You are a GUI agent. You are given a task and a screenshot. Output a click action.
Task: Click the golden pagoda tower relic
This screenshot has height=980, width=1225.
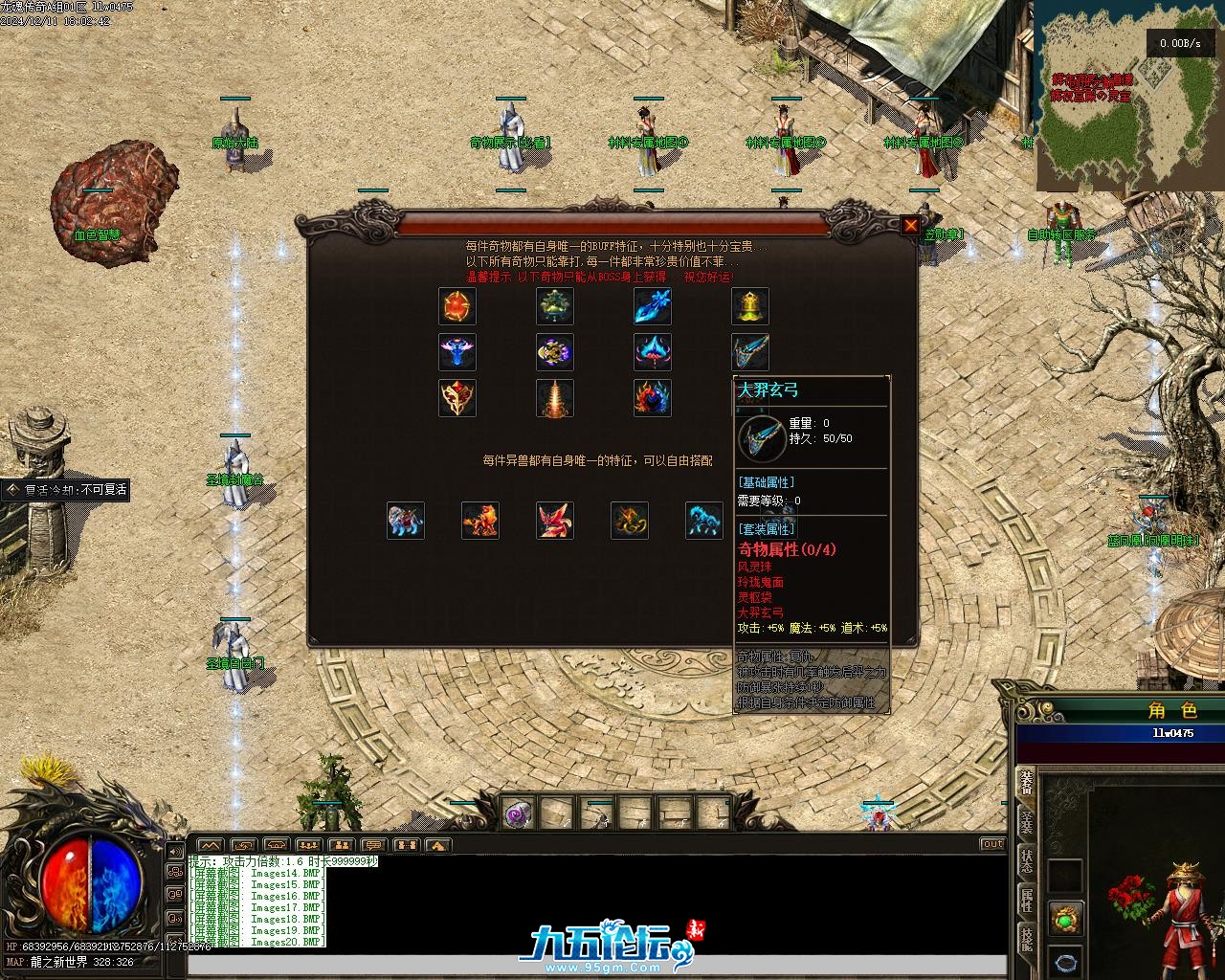click(555, 398)
